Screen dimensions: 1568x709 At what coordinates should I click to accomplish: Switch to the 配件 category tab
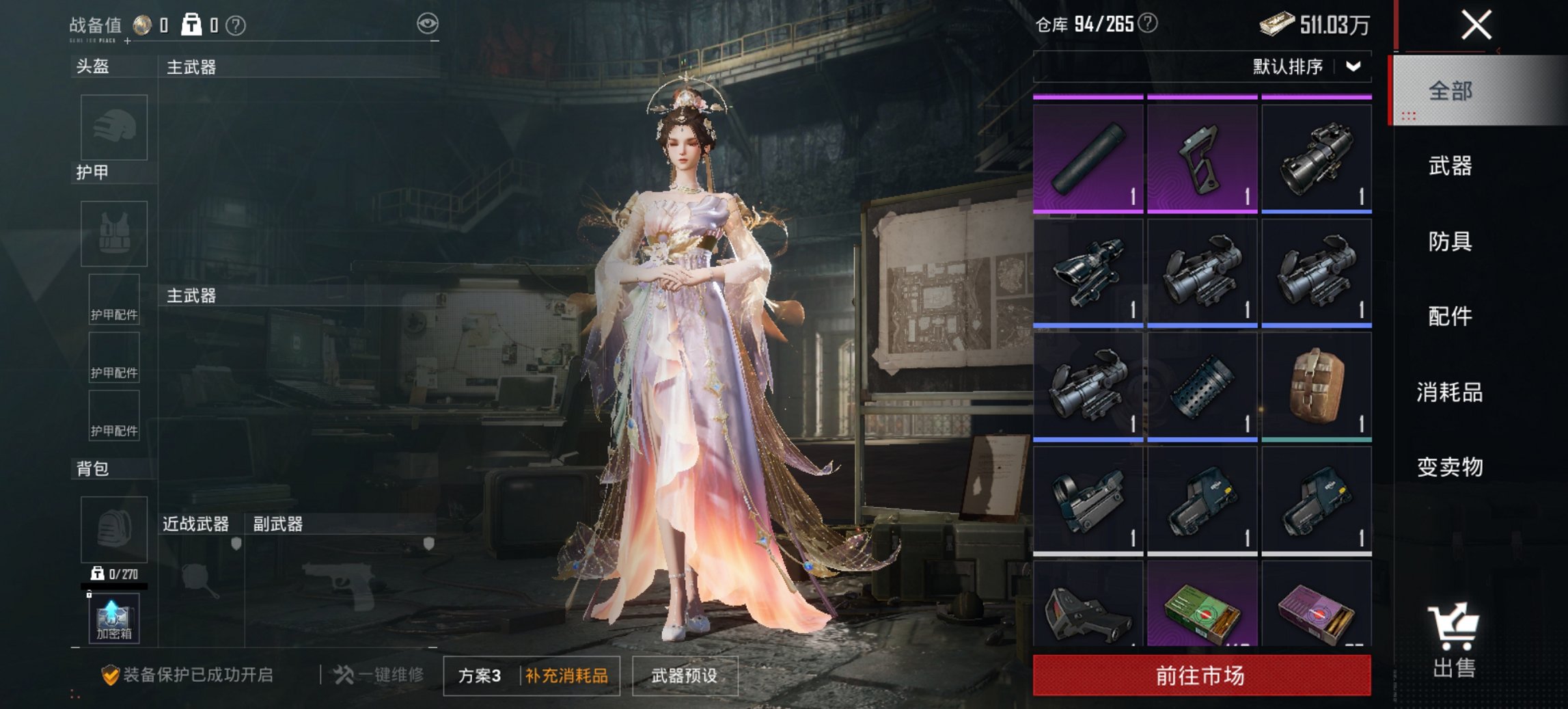1450,317
